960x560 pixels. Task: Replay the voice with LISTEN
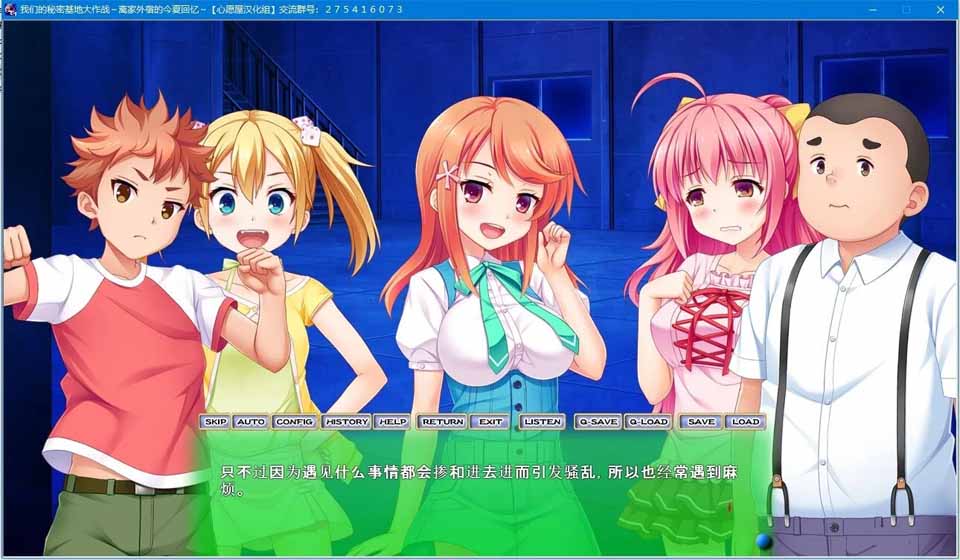tap(542, 422)
